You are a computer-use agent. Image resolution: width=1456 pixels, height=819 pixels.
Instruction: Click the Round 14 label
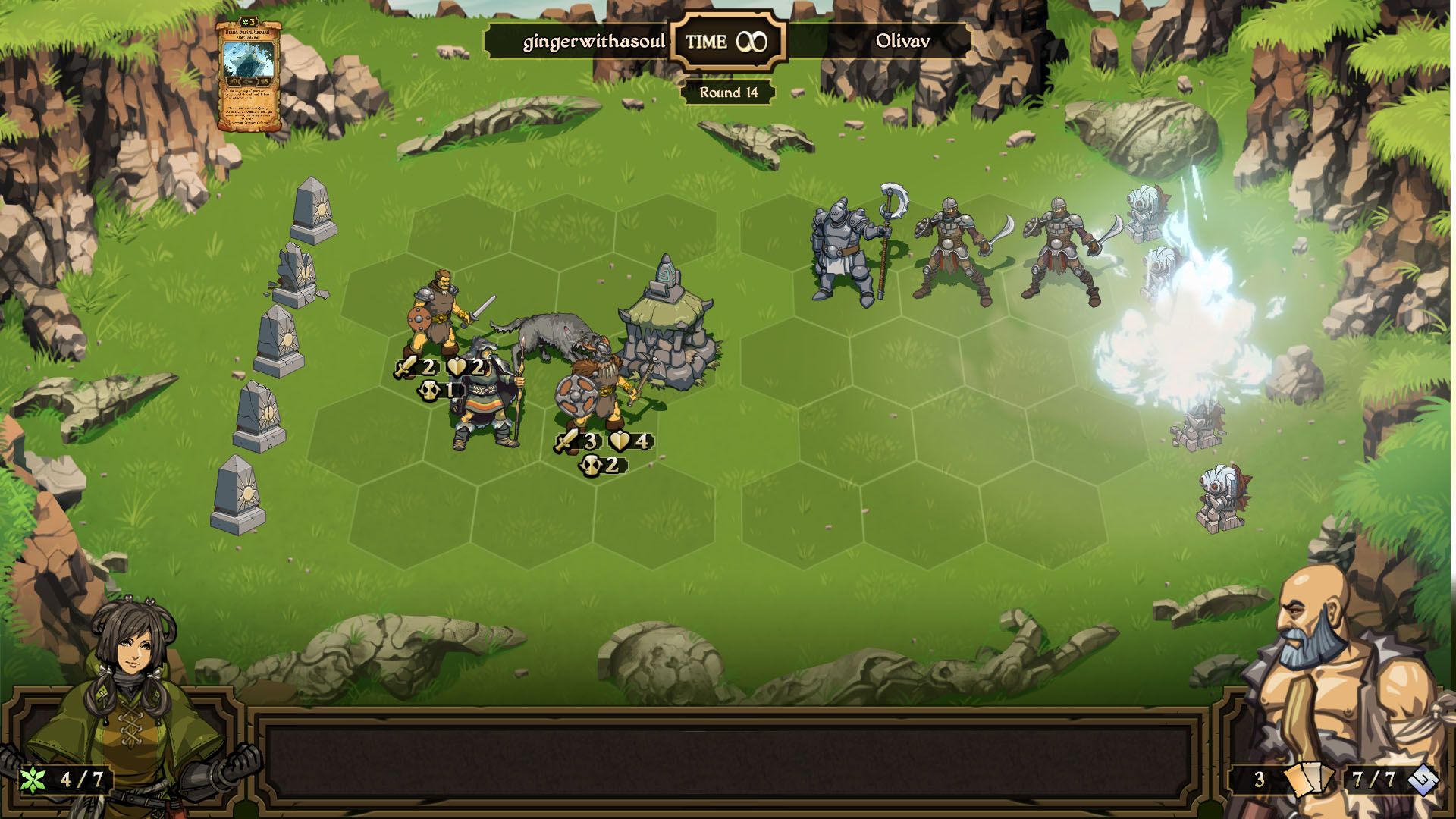(728, 93)
